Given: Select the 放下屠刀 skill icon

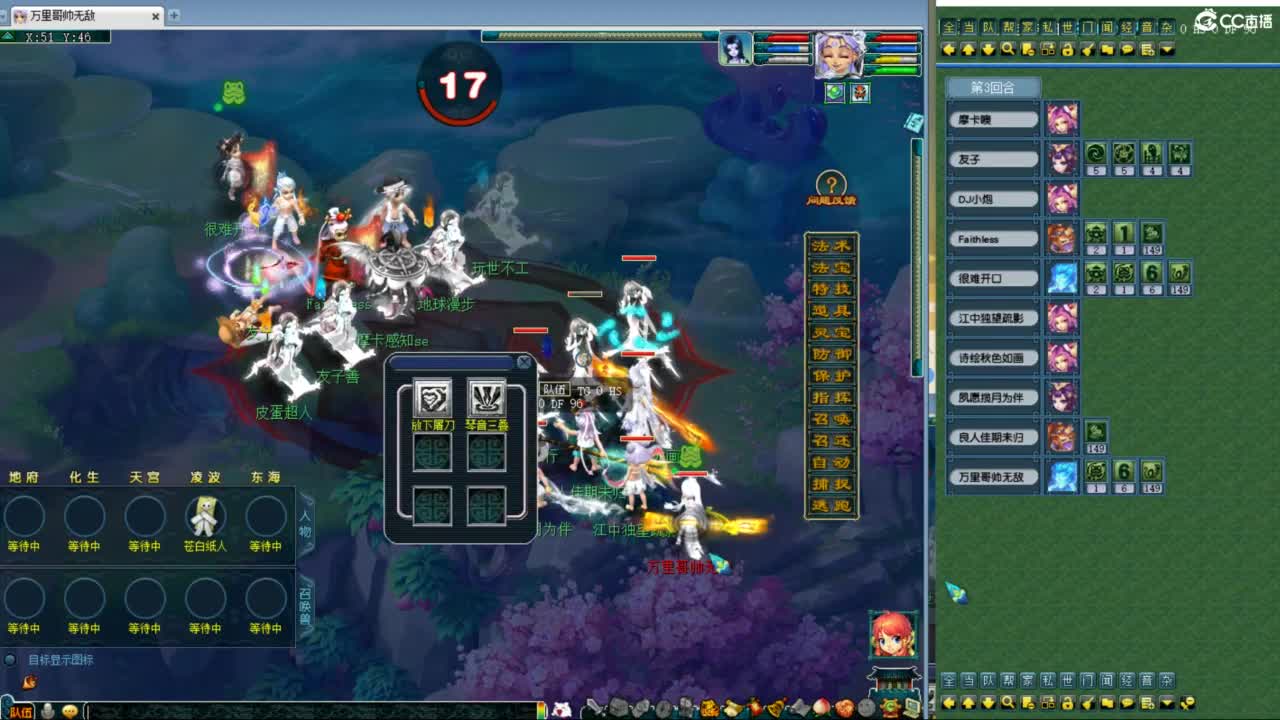Looking at the screenshot, I should pos(432,398).
